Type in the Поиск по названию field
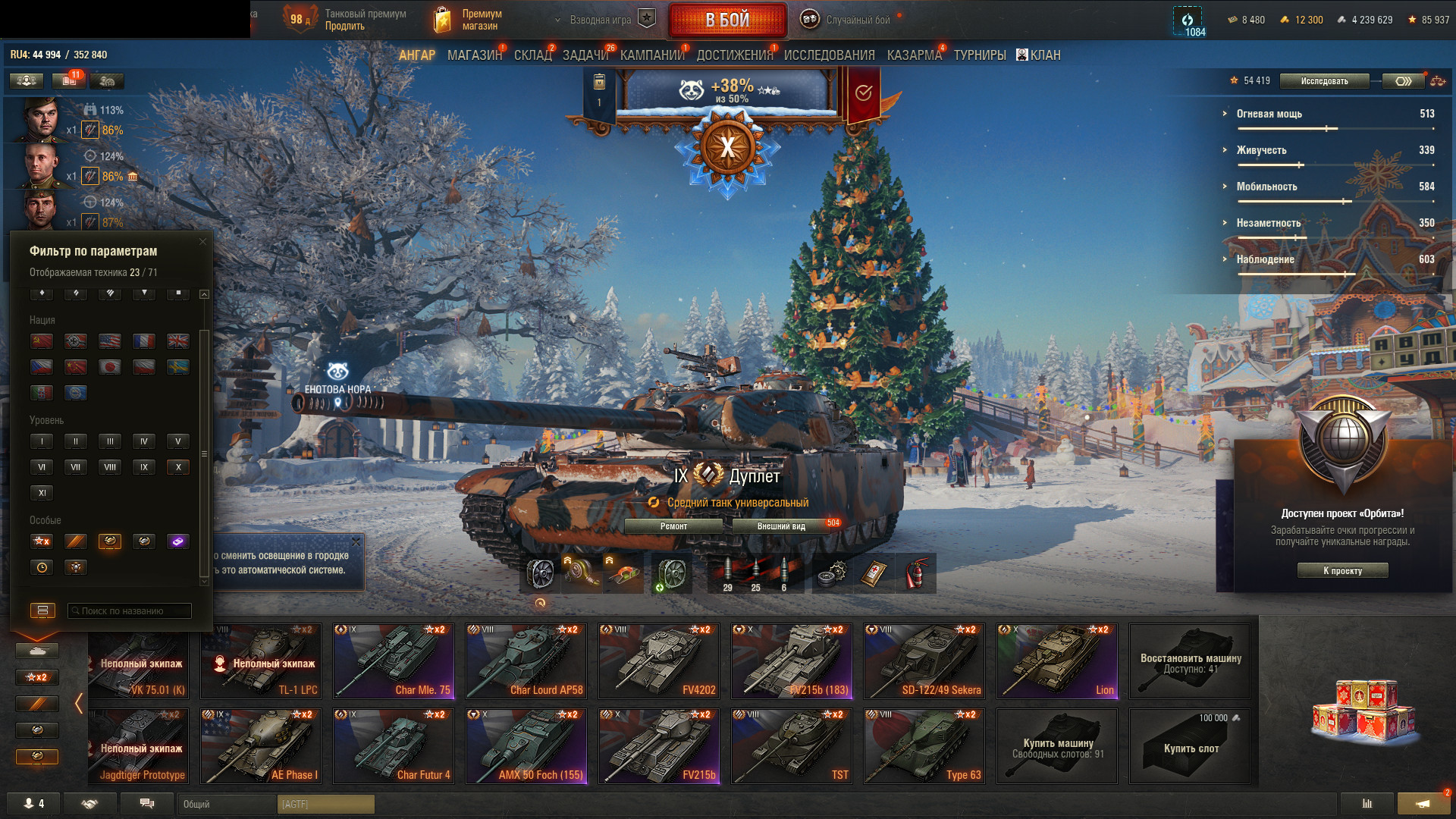 coord(130,611)
